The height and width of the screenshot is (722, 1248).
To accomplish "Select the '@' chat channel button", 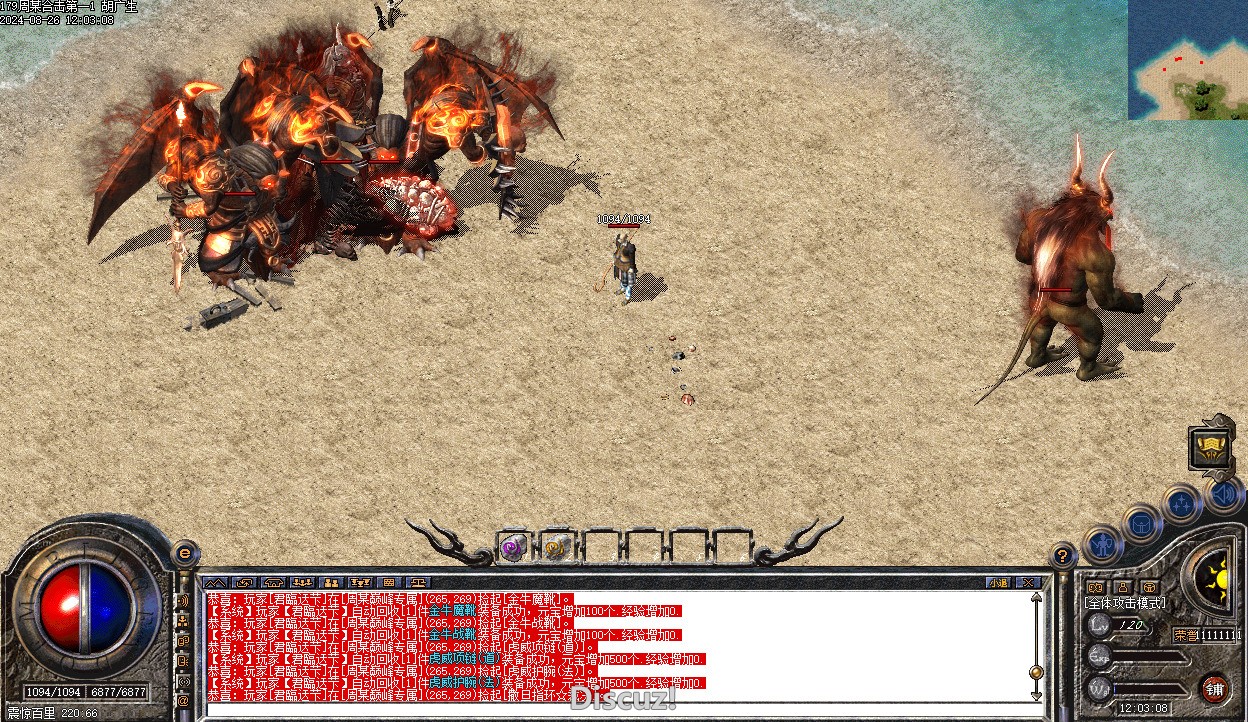I will coord(184,701).
